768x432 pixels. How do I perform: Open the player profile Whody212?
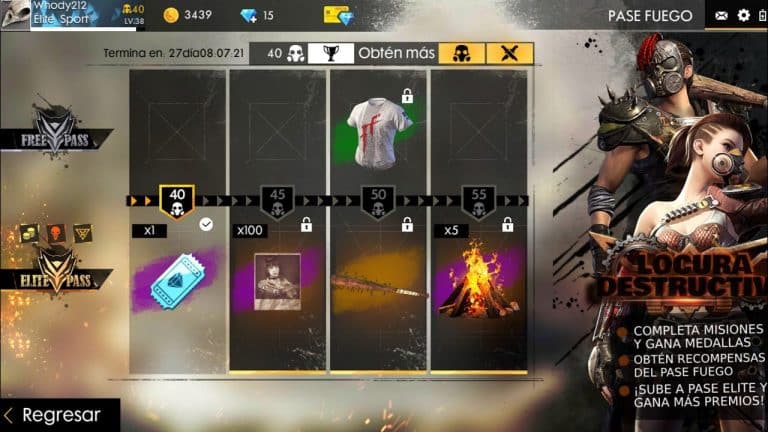[x=70, y=14]
